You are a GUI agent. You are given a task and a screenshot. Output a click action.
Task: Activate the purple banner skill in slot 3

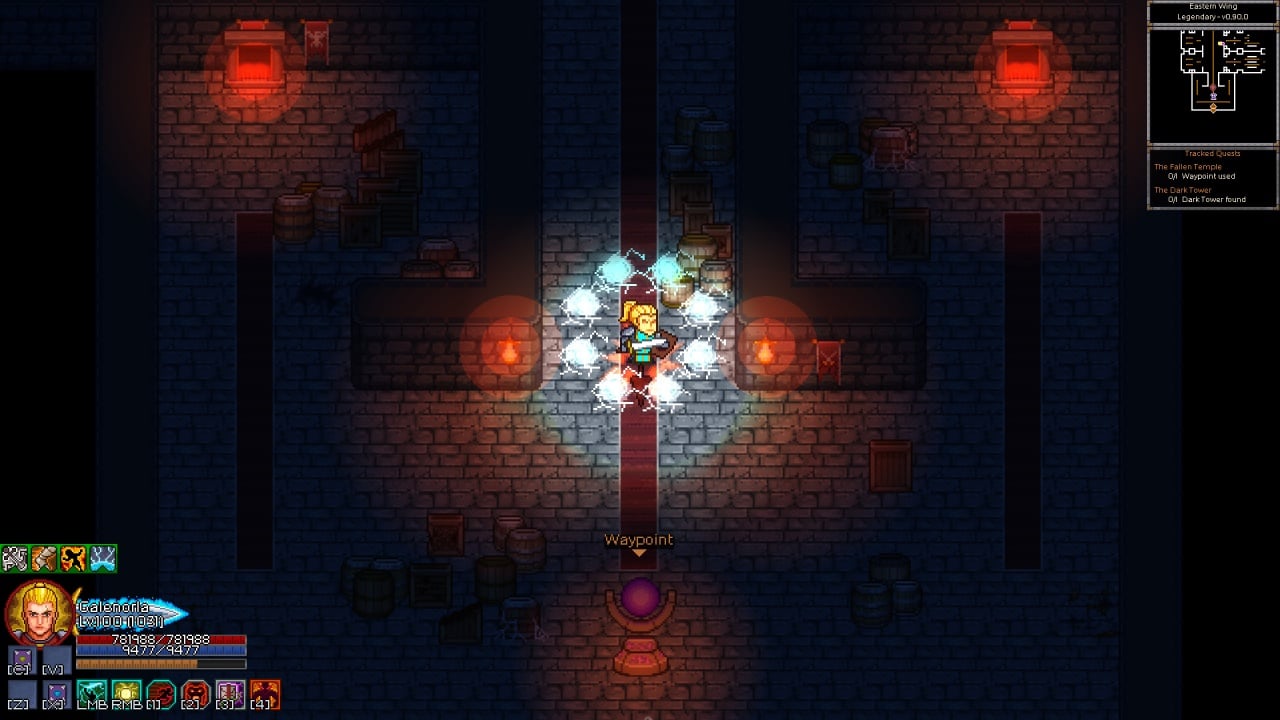pos(230,692)
